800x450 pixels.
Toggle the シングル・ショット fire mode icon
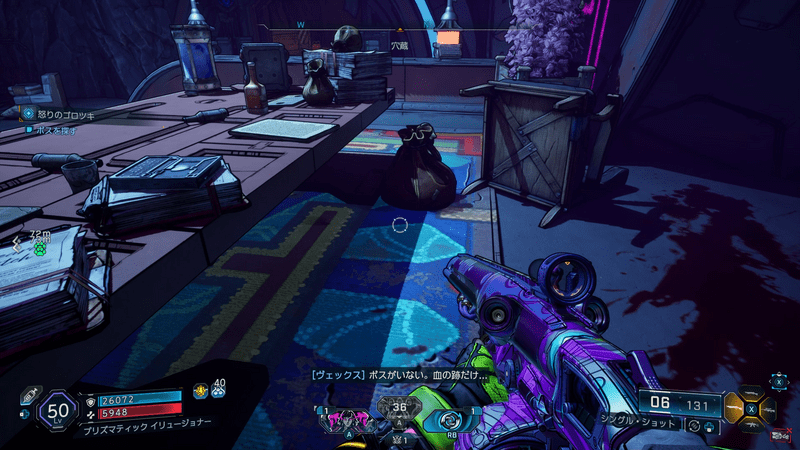coord(693,426)
